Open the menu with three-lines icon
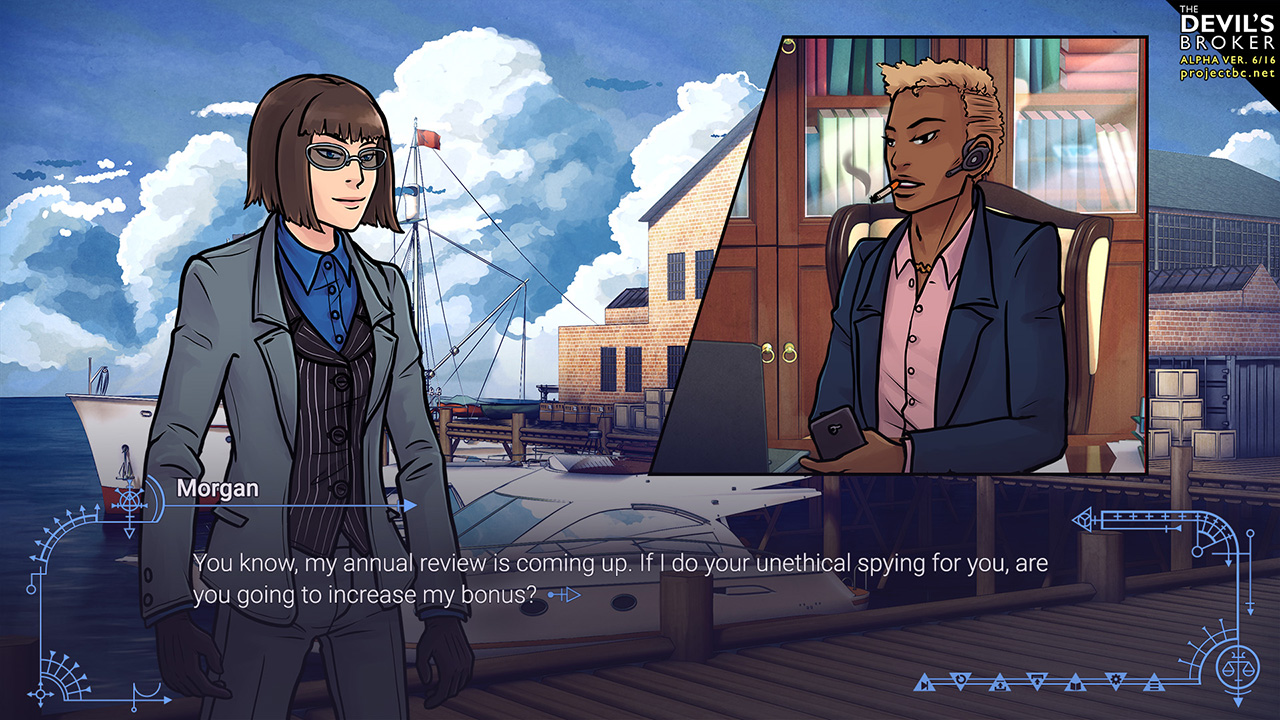The width and height of the screenshot is (1280, 720). (1154, 685)
